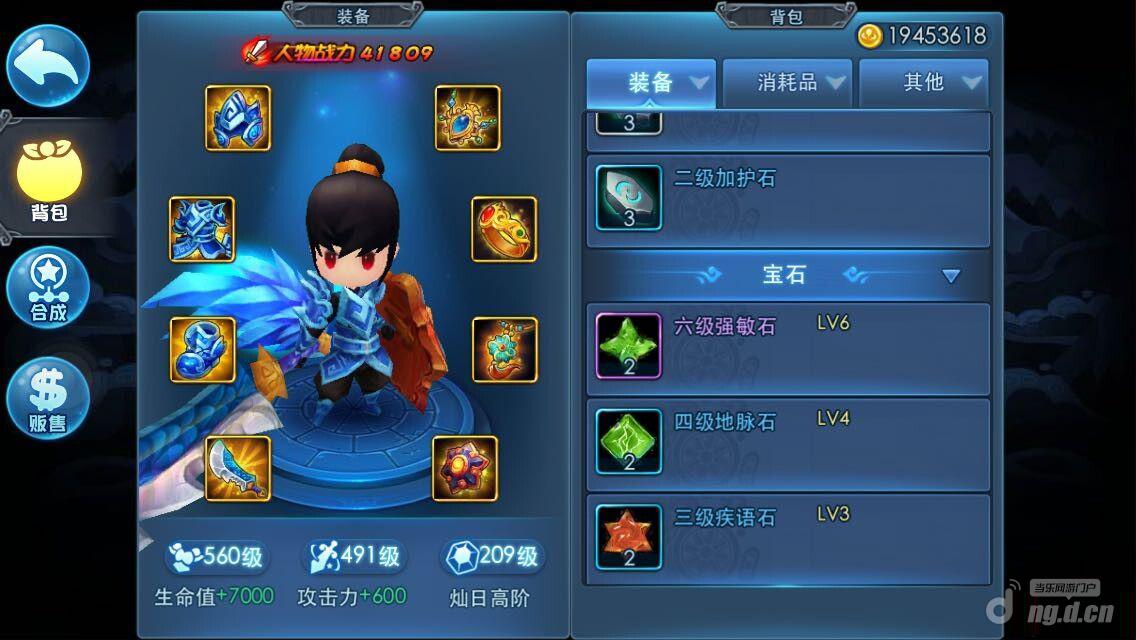Open the 背包 backpack side tab
The height and width of the screenshot is (640, 1136).
[48, 181]
